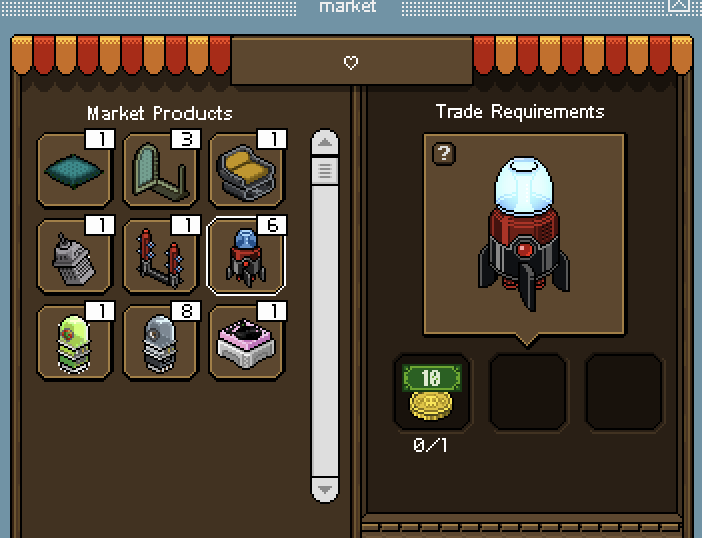This screenshot has width=702, height=538.
Task: Click the scrollbar up arrow
Action: [x=324, y=142]
